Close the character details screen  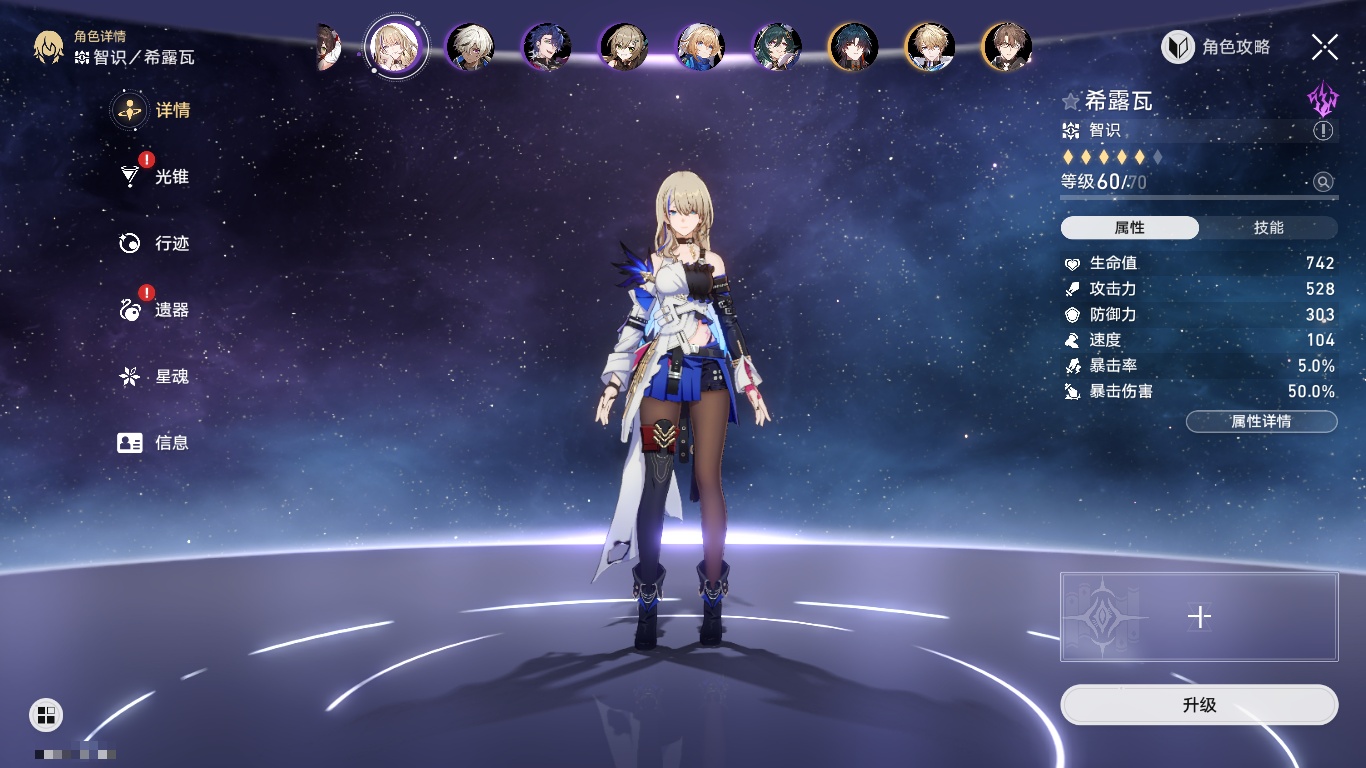coord(1325,47)
